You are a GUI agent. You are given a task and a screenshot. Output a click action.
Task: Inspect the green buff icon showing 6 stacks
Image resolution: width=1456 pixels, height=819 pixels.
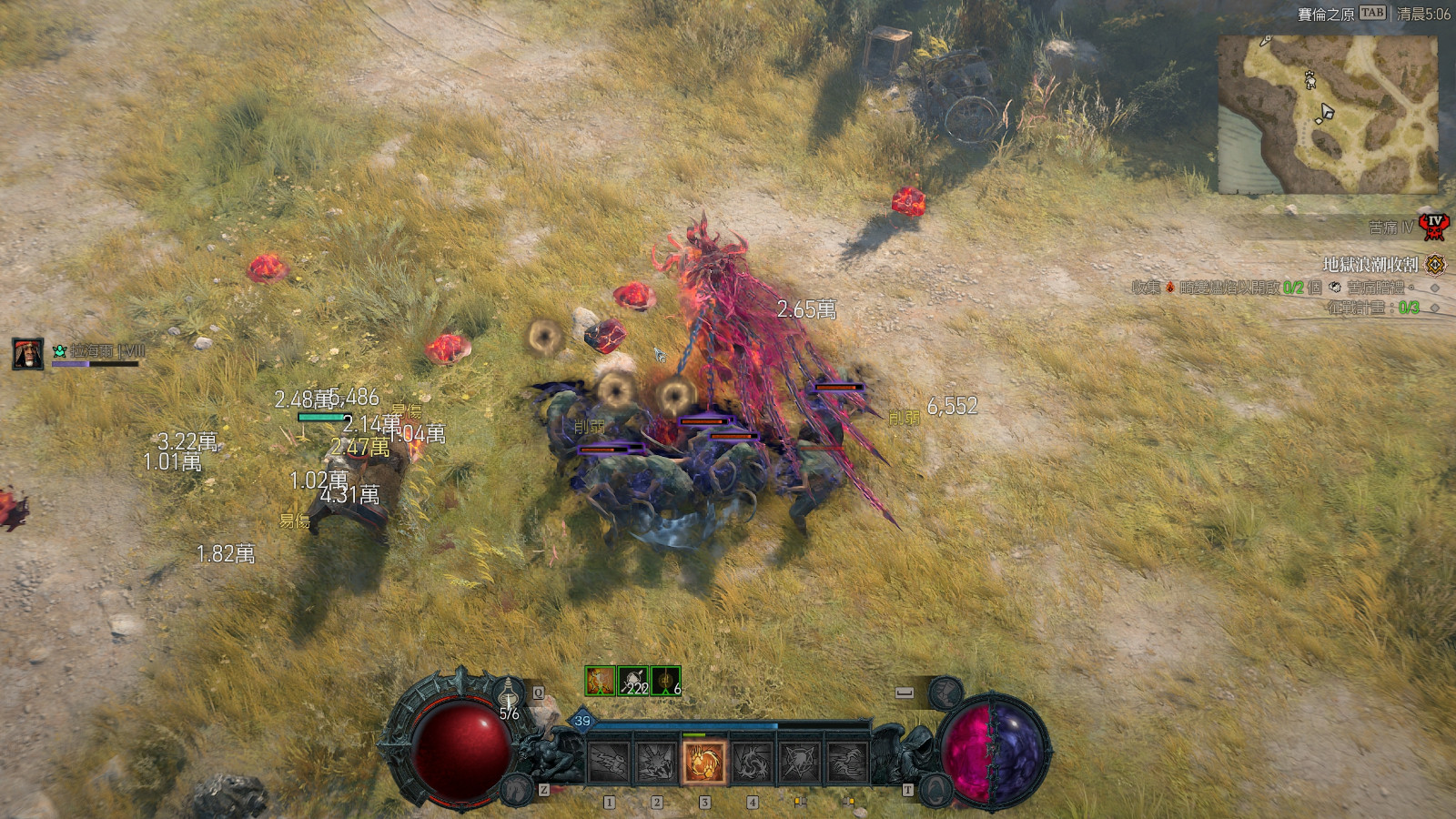[664, 680]
